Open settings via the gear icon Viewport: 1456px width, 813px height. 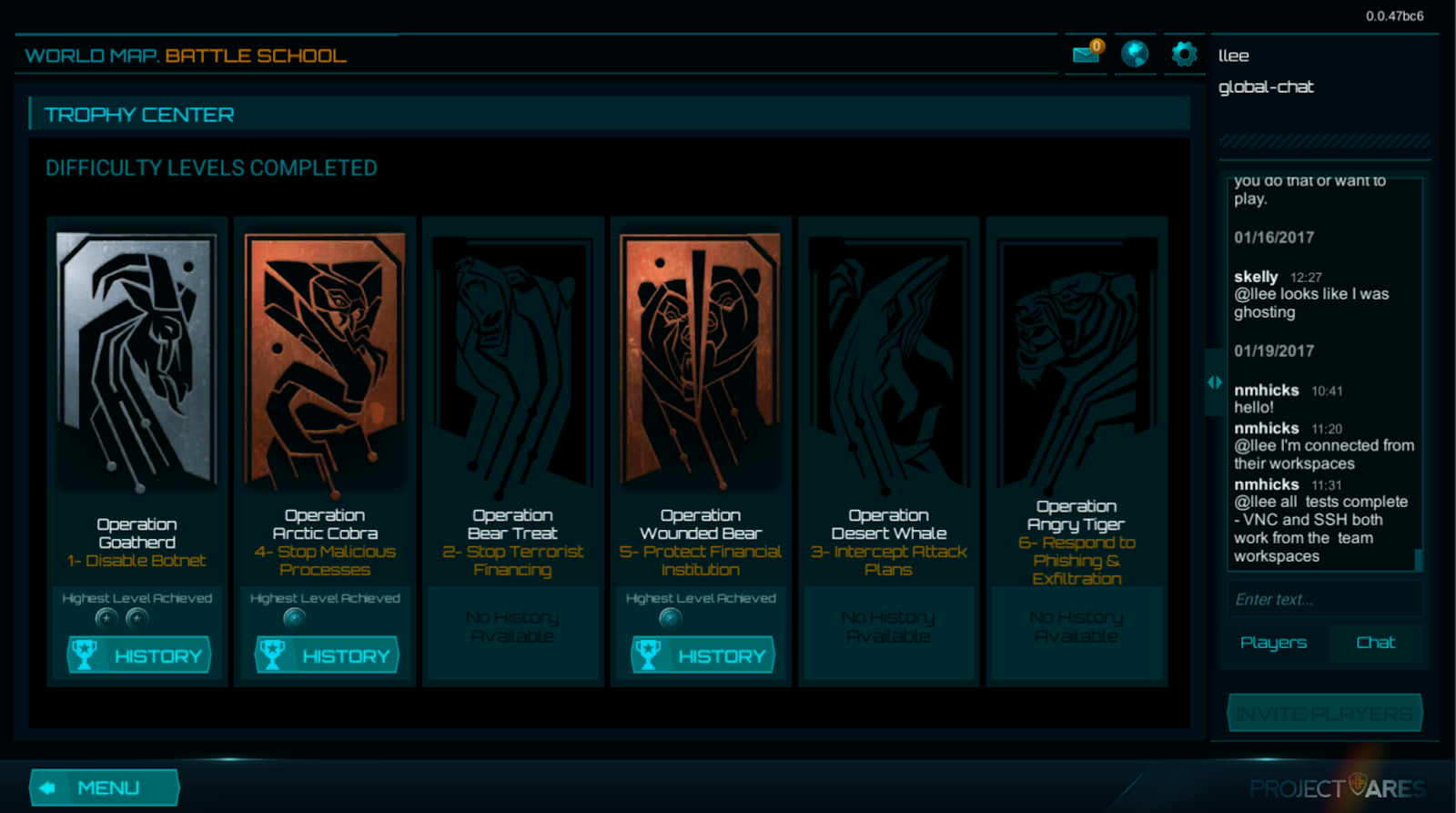[x=1184, y=54]
